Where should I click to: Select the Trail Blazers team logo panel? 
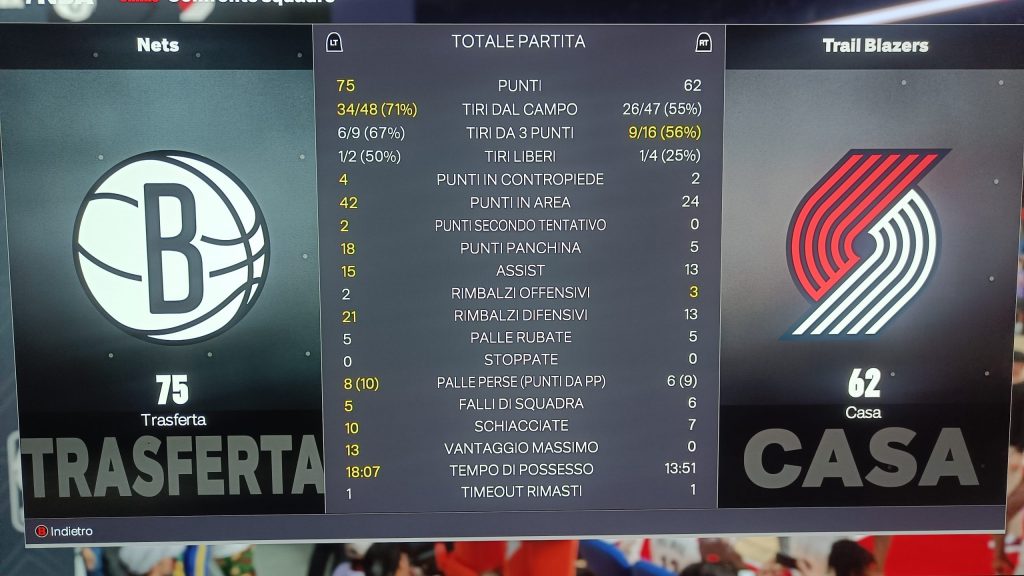[865, 244]
